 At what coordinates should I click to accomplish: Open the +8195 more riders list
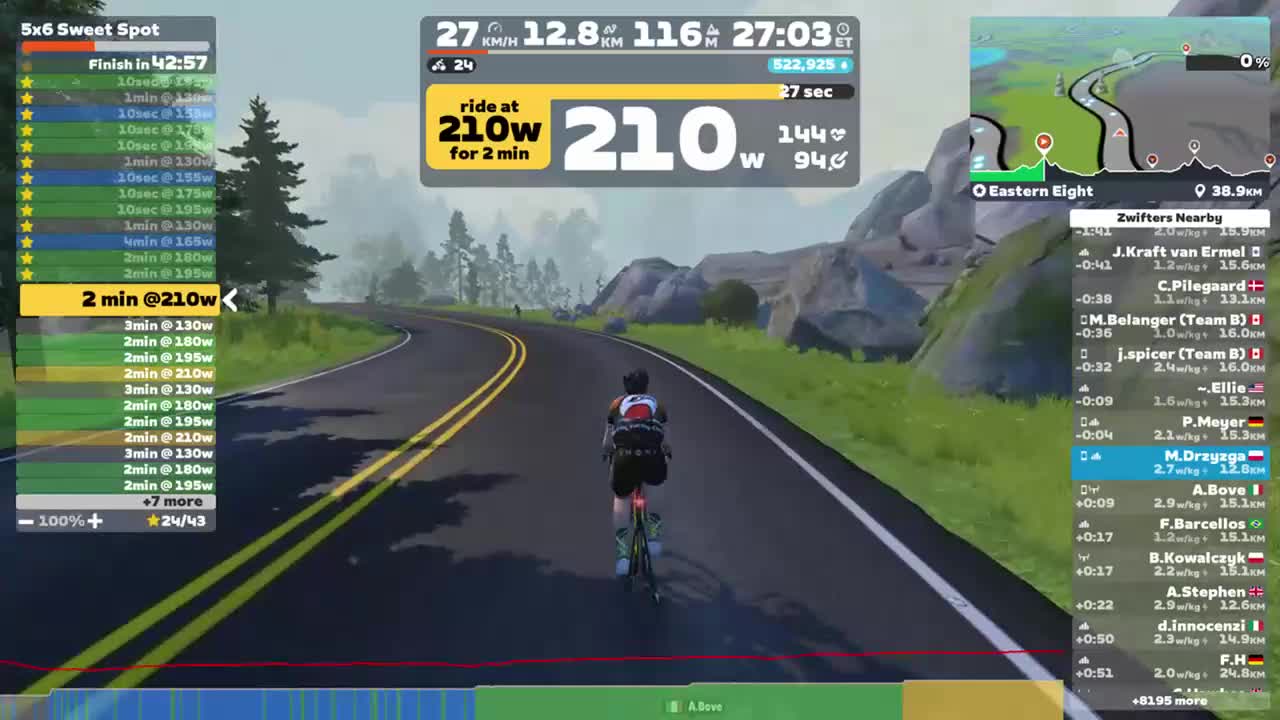[1169, 701]
